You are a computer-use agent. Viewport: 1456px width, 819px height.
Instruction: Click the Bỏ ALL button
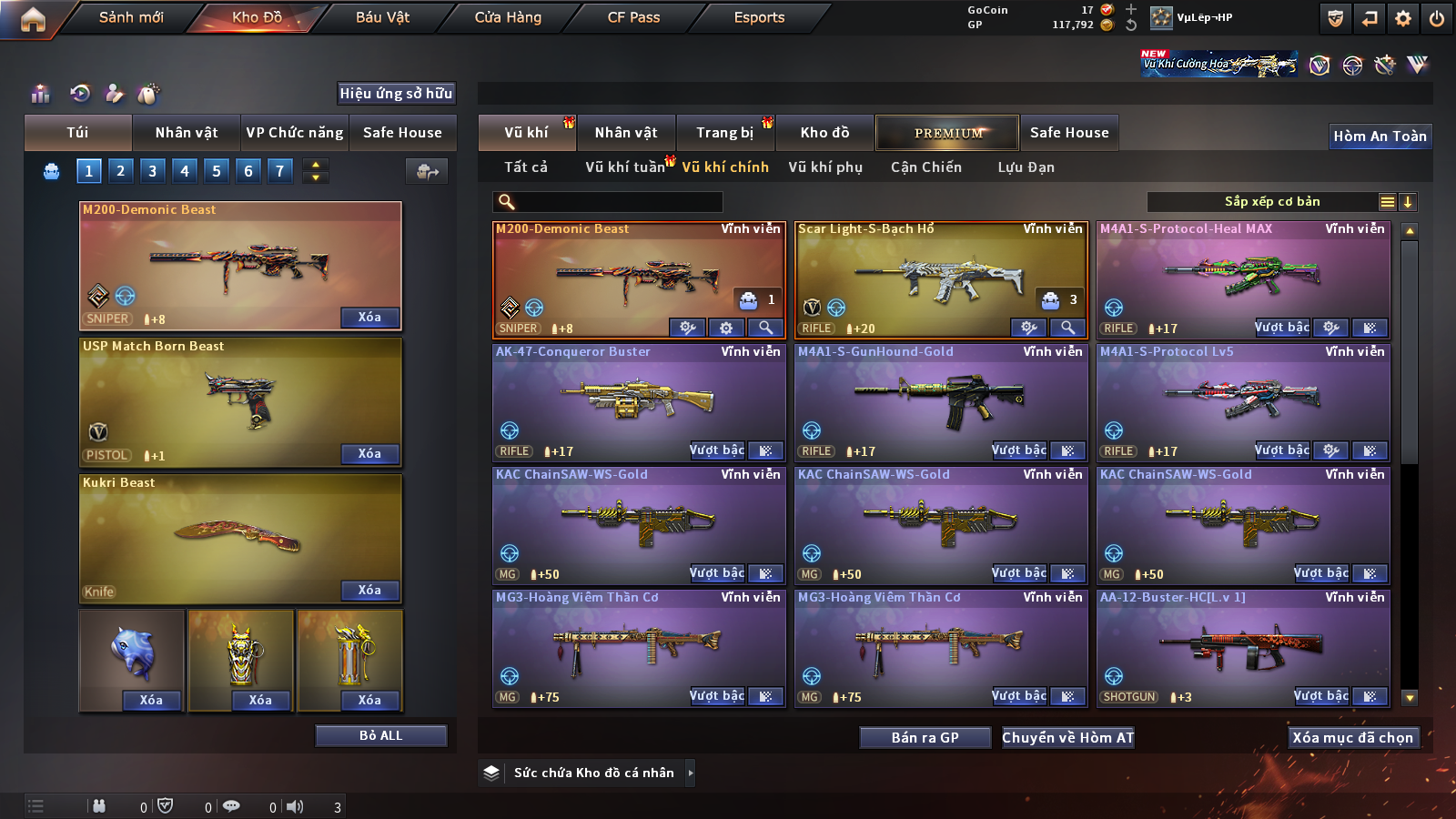tap(380, 735)
